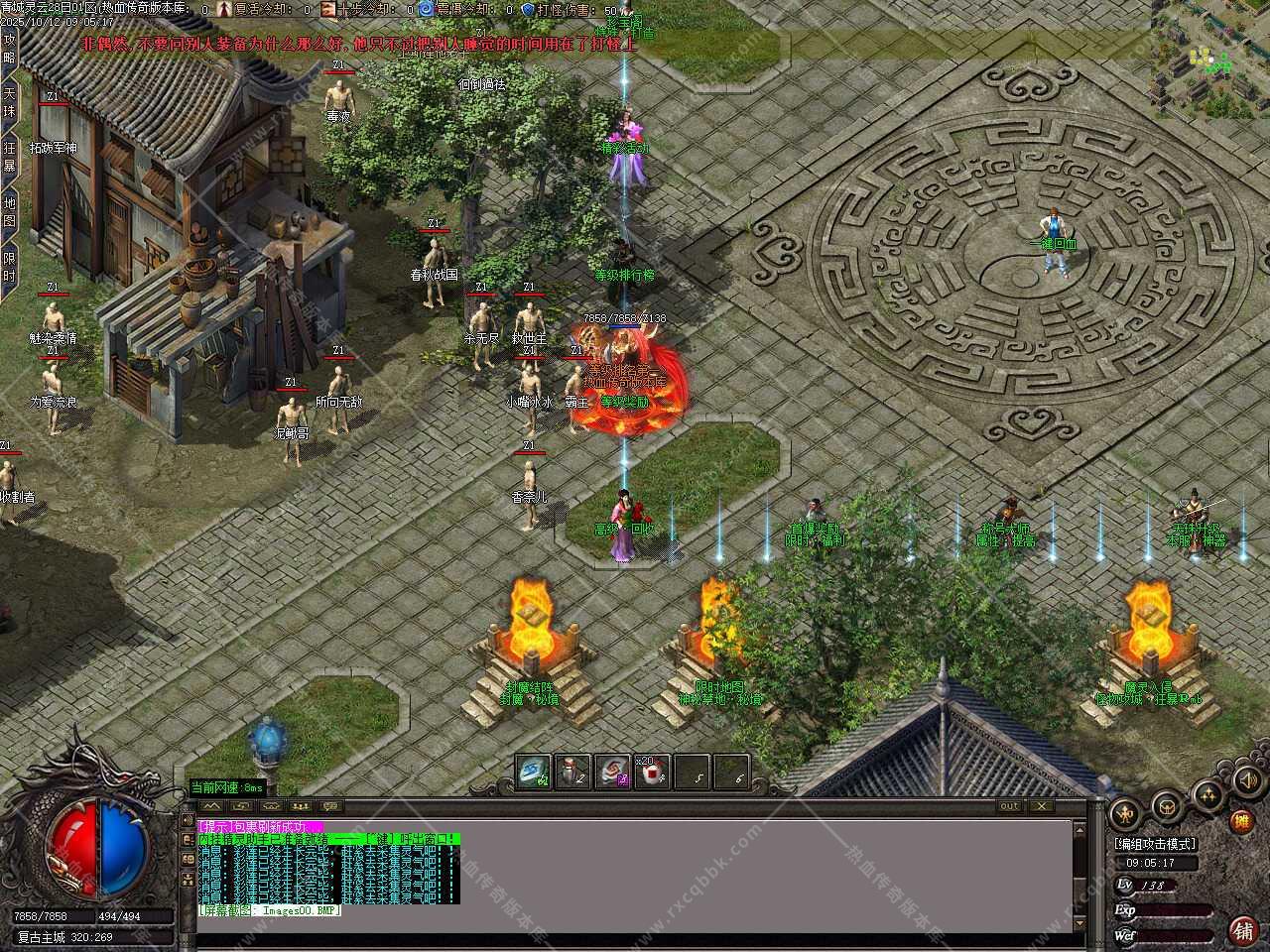
Task: Use the blue scroll in hotbar slot 1
Action: (x=533, y=772)
